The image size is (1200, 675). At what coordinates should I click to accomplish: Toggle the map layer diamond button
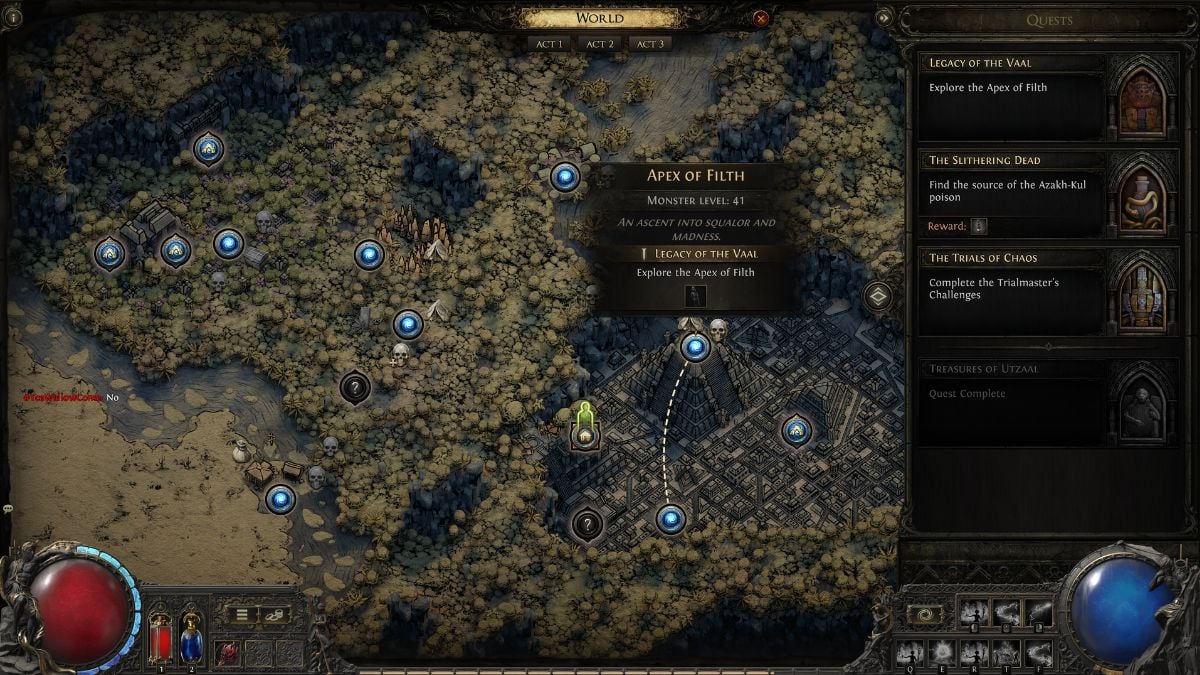coord(878,296)
